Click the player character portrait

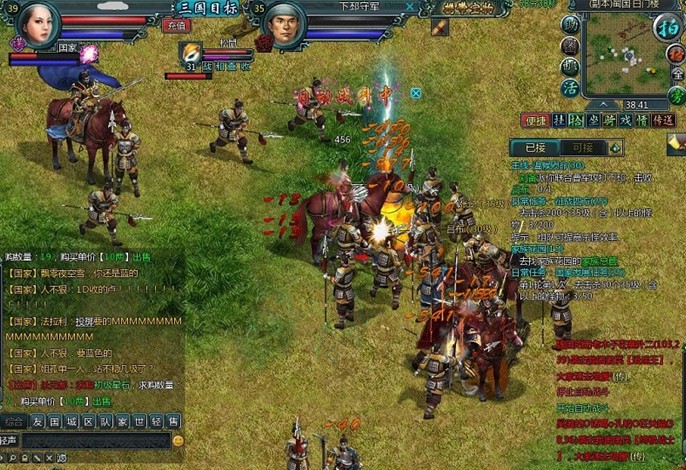click(39, 24)
